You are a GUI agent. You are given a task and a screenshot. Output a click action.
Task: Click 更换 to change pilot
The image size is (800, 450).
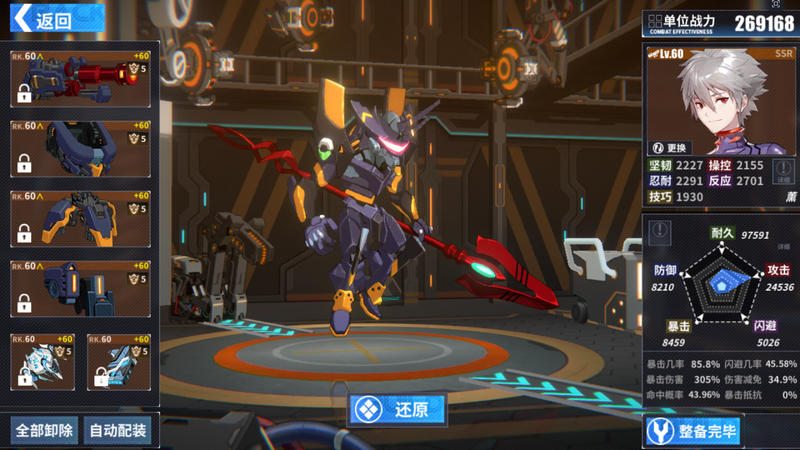tap(671, 147)
